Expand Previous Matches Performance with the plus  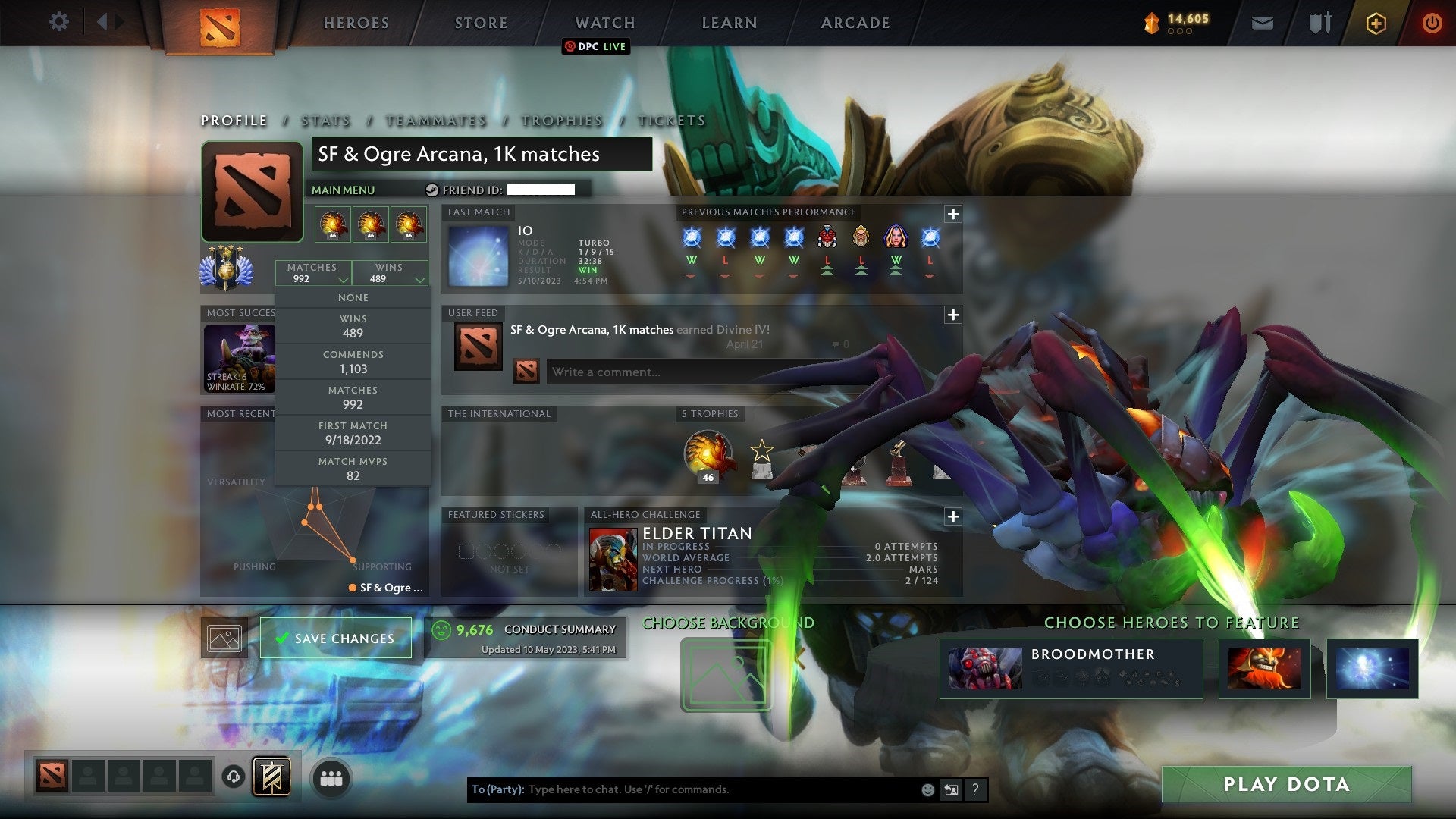point(954,215)
